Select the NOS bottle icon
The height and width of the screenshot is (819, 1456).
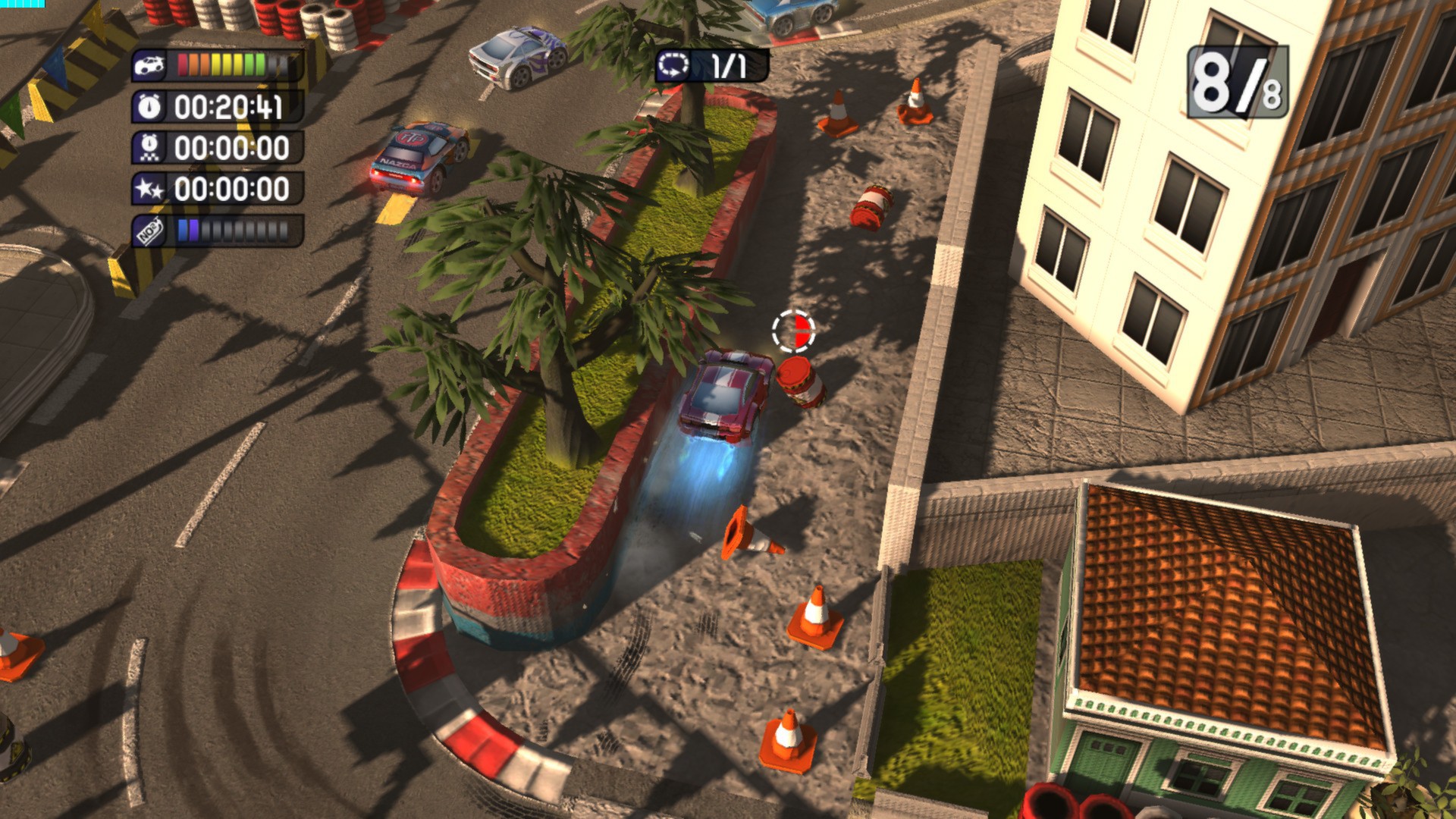click(x=150, y=230)
